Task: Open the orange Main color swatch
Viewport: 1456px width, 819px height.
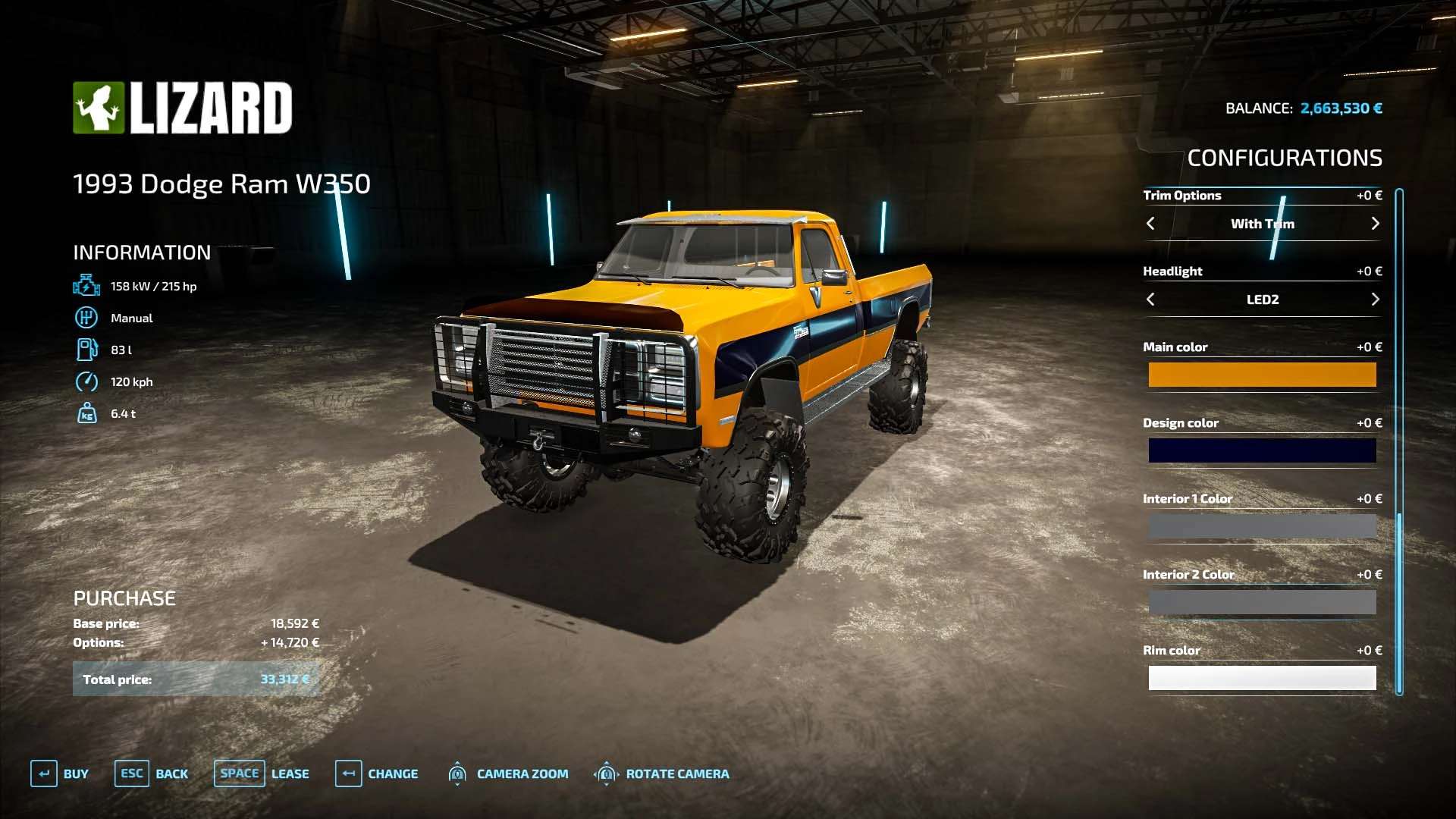Action: click(x=1262, y=375)
